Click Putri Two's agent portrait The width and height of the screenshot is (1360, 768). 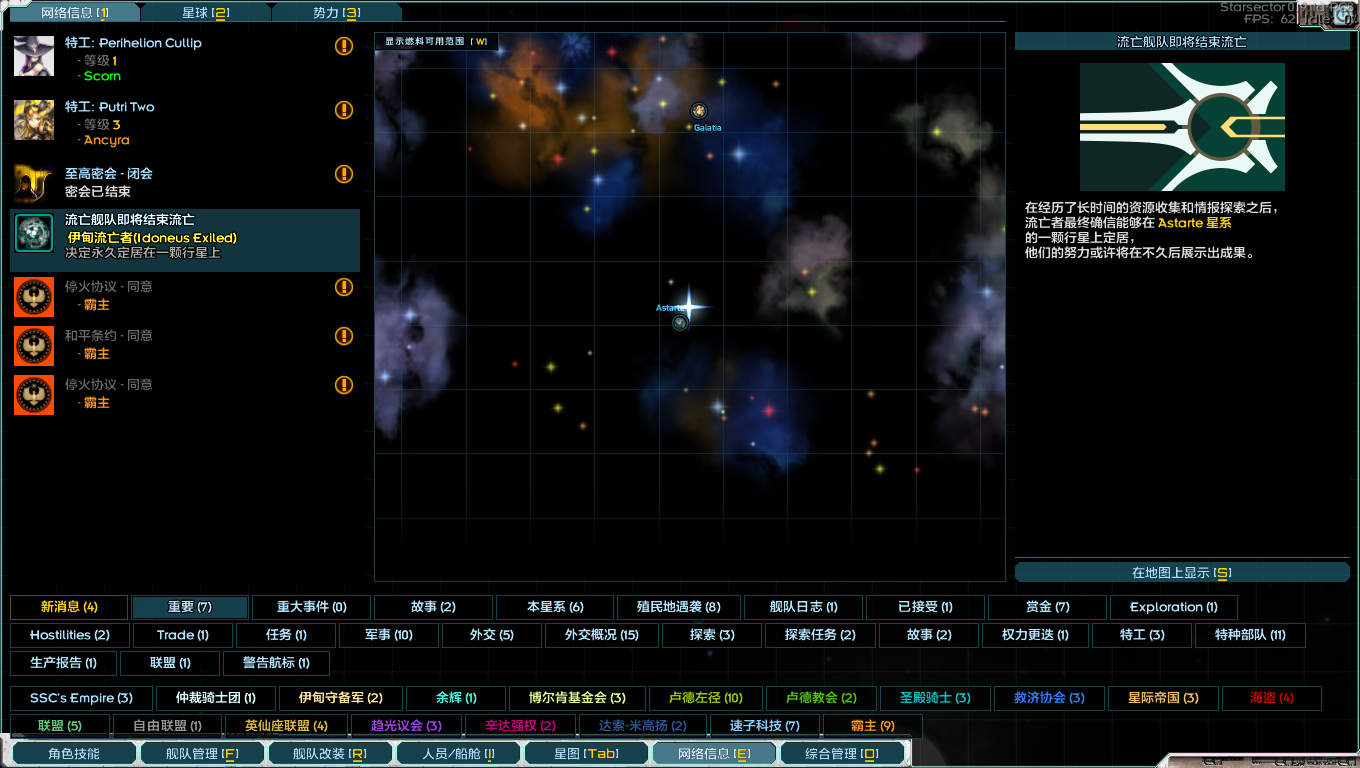pyautogui.click(x=33, y=120)
